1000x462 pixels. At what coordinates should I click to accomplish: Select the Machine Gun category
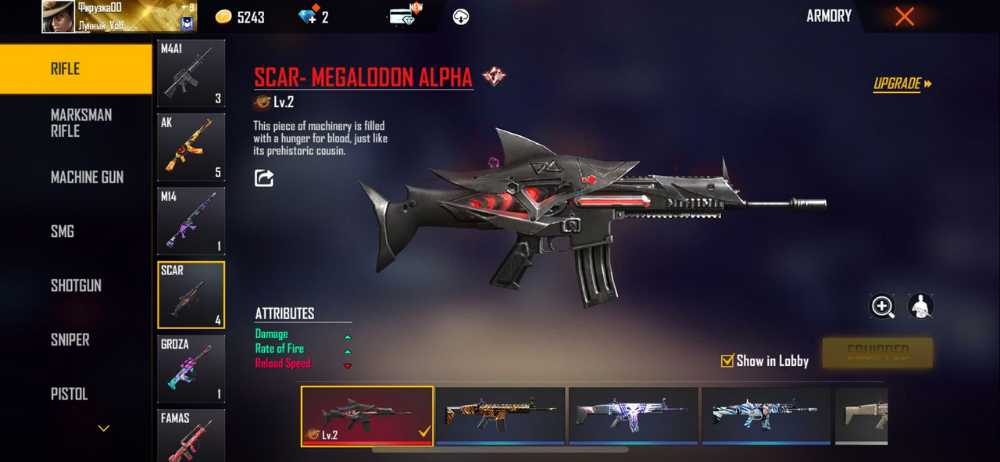coord(76,177)
